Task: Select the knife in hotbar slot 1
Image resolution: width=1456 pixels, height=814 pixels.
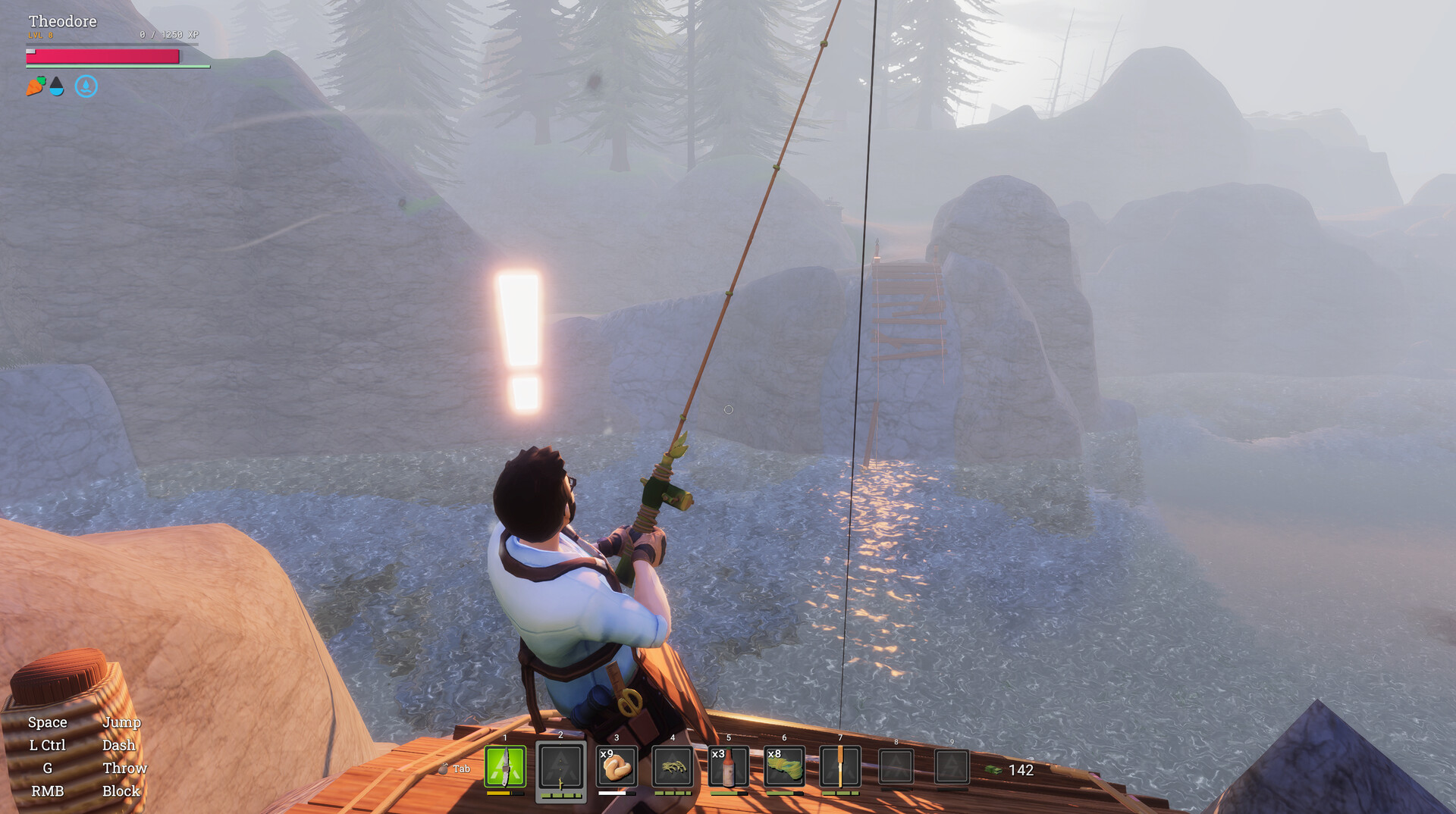Action: pyautogui.click(x=505, y=767)
